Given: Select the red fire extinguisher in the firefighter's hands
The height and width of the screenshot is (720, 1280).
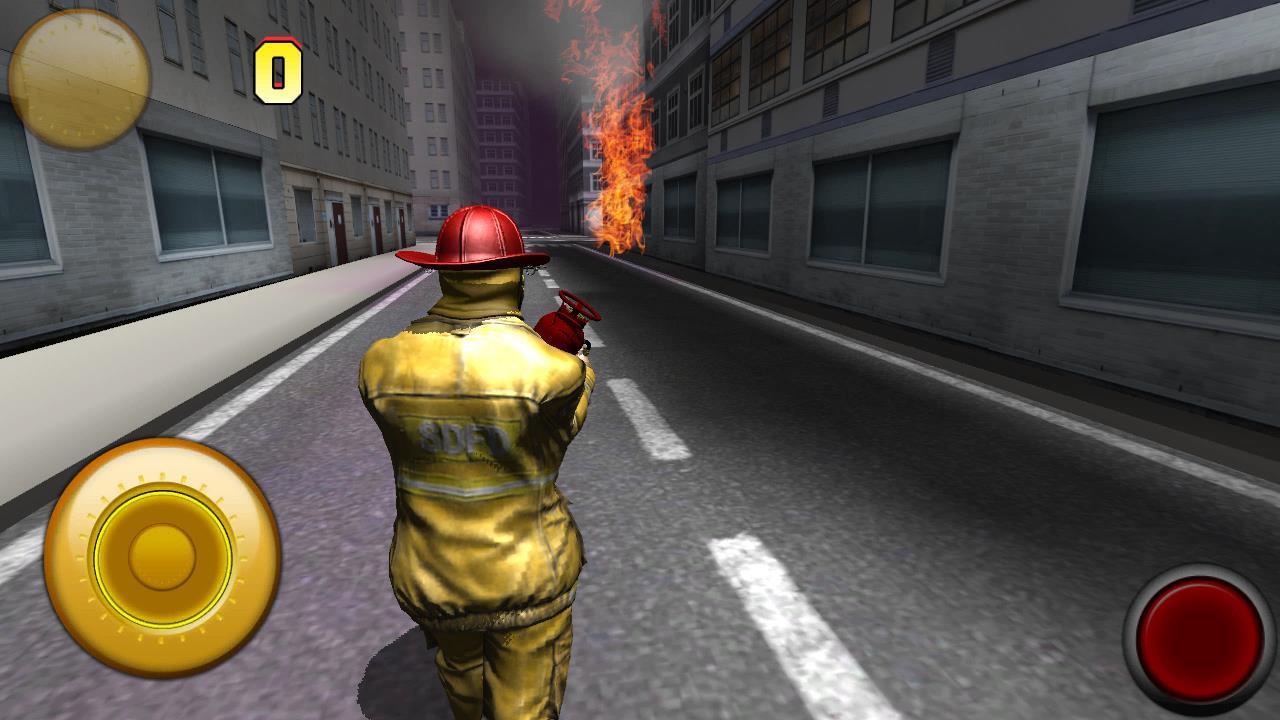Looking at the screenshot, I should pos(563,330).
